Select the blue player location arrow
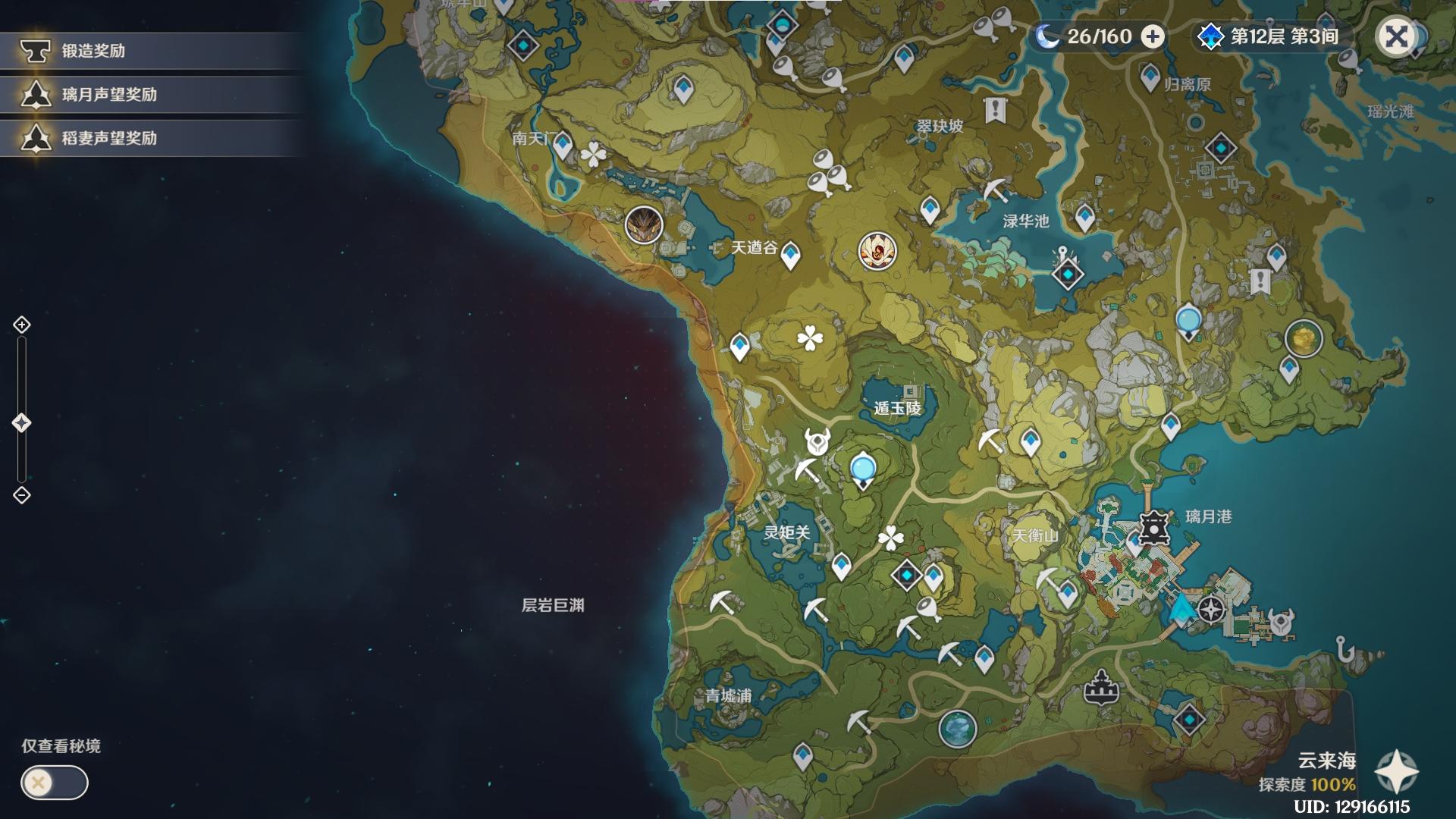The image size is (1456, 819). click(x=1180, y=609)
